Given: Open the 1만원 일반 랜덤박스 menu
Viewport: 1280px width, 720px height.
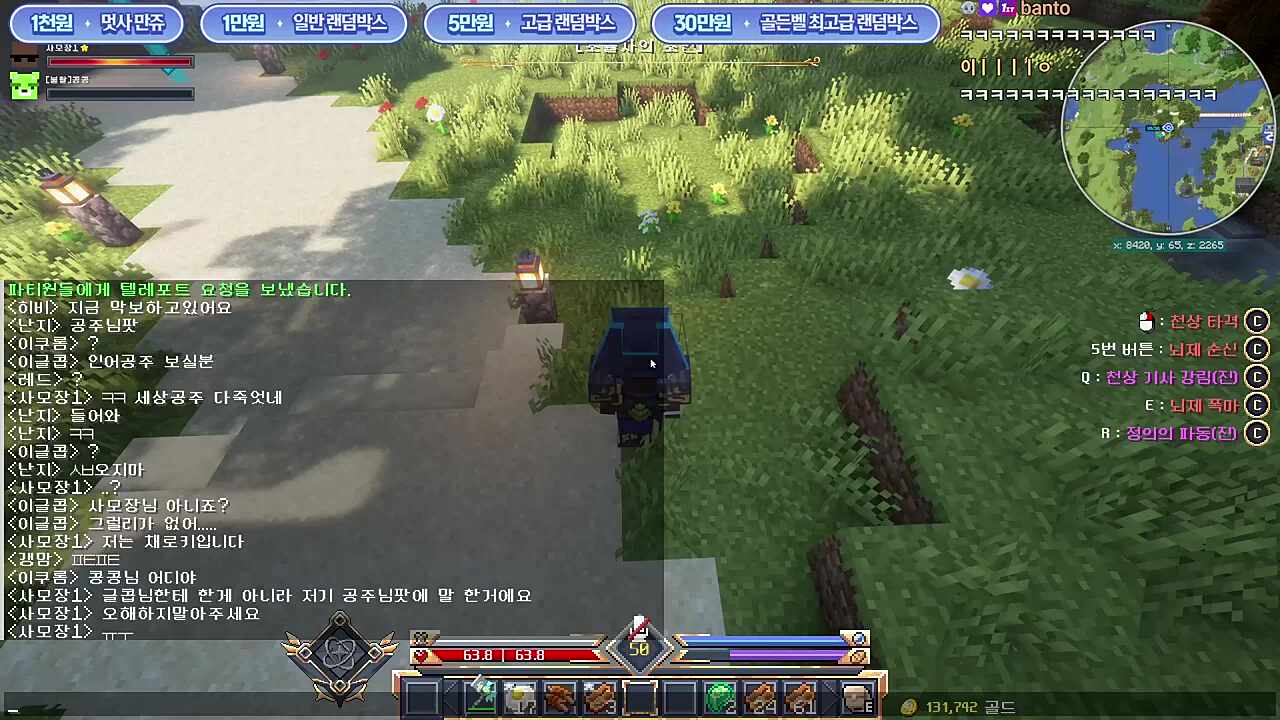Looking at the screenshot, I should 300,23.
